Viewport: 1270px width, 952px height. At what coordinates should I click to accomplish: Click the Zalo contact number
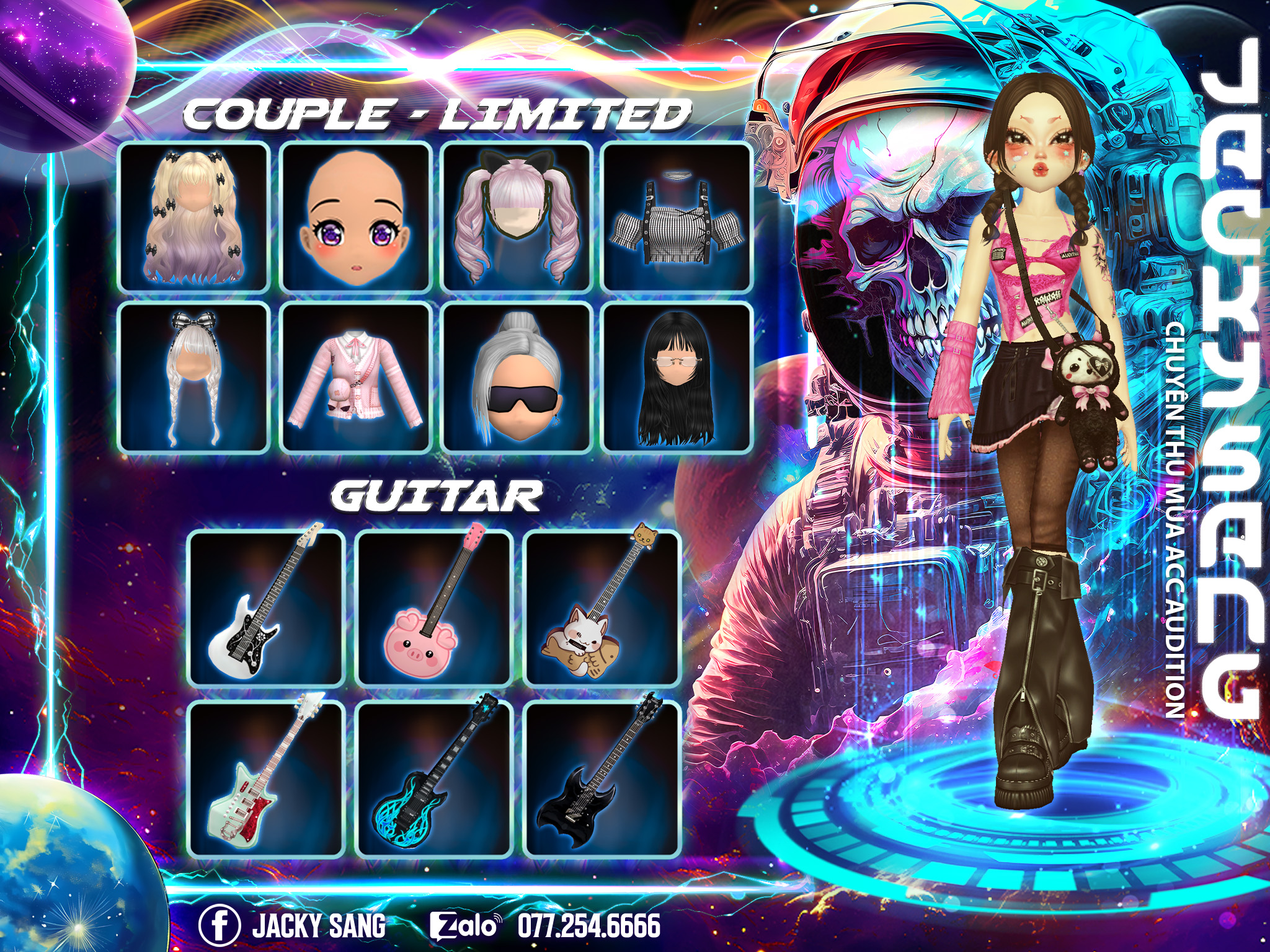coord(588,925)
